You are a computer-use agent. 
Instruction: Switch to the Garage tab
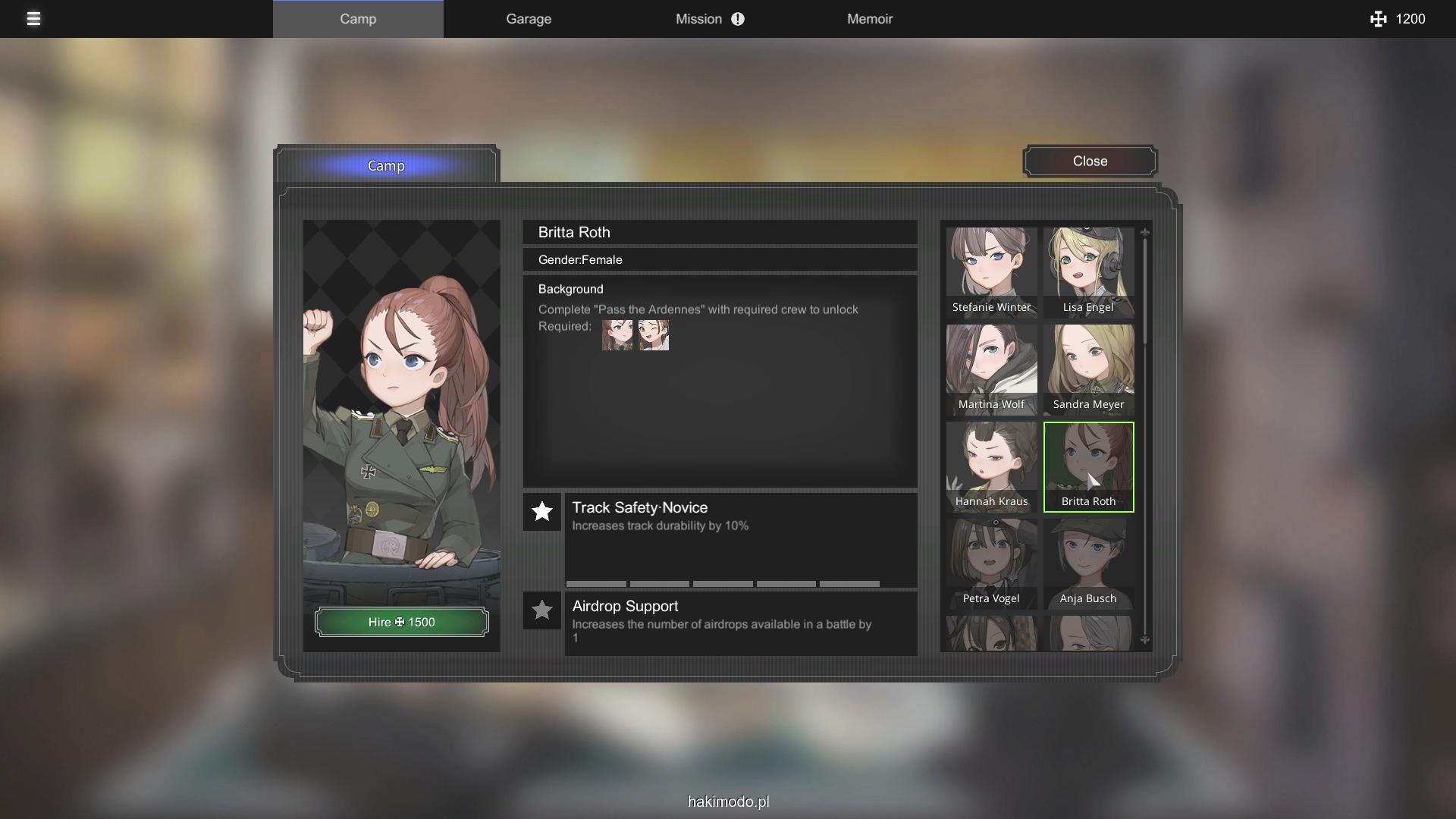(529, 19)
